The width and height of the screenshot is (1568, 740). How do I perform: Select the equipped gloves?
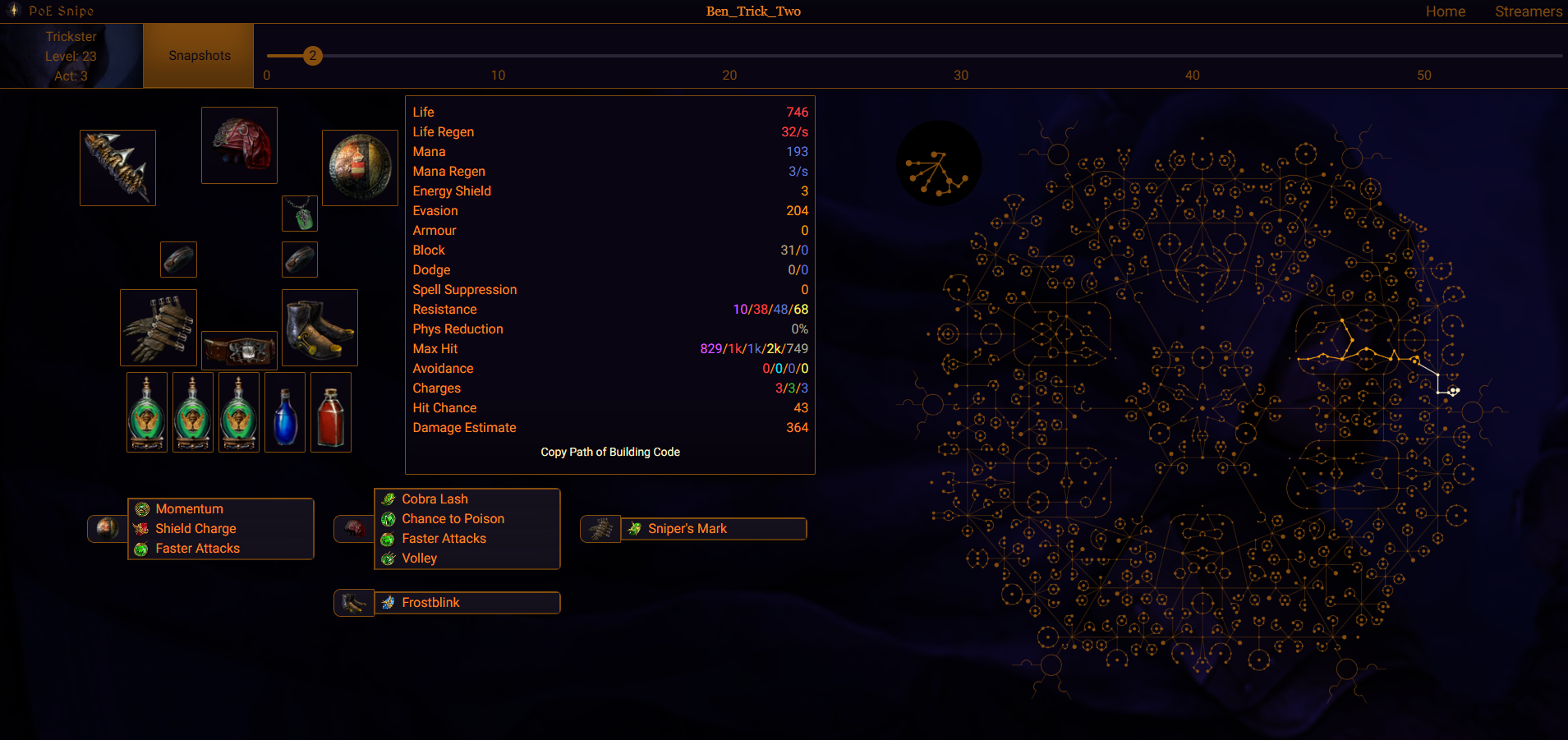158,327
